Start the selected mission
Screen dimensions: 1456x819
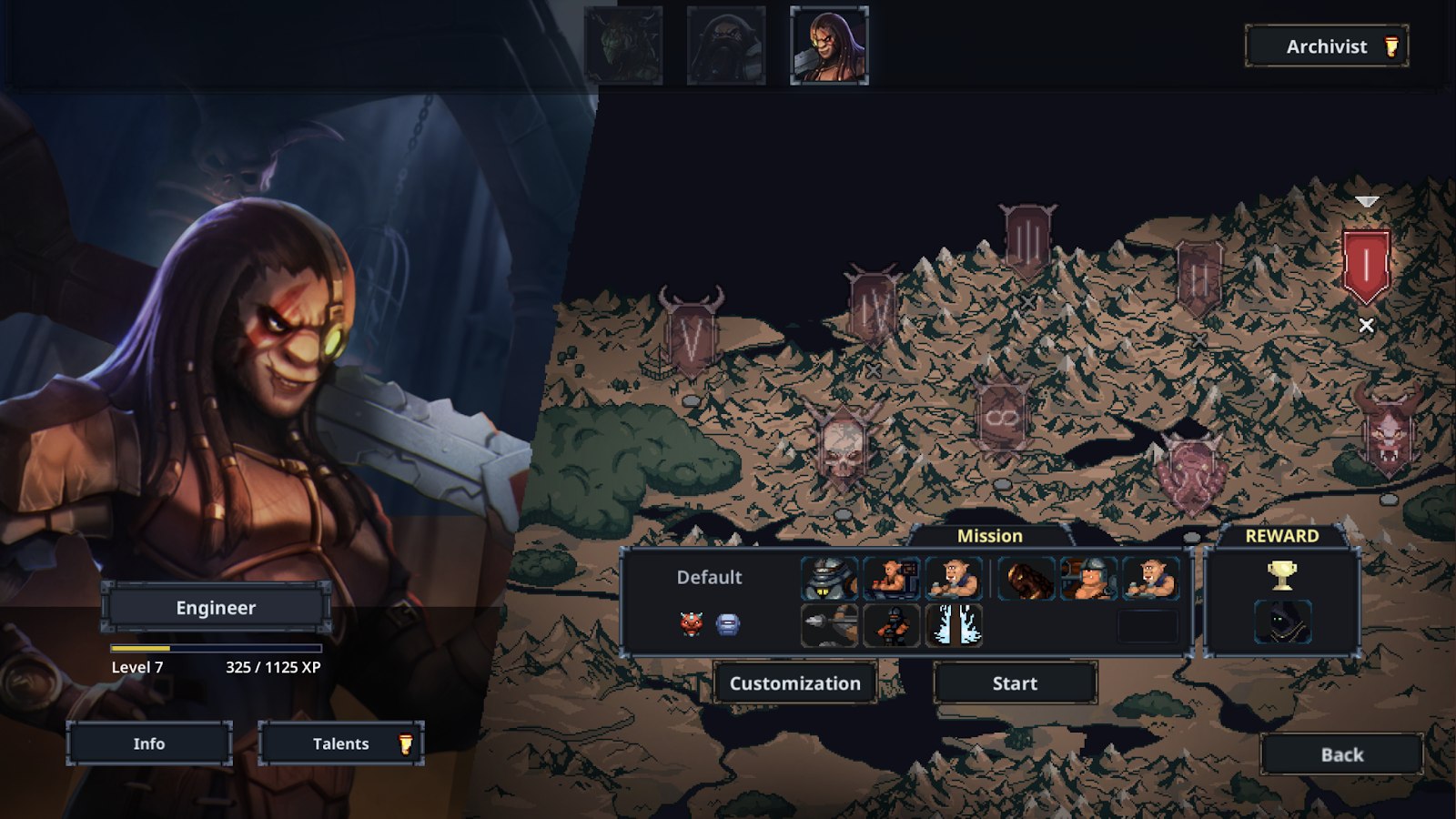click(1015, 683)
